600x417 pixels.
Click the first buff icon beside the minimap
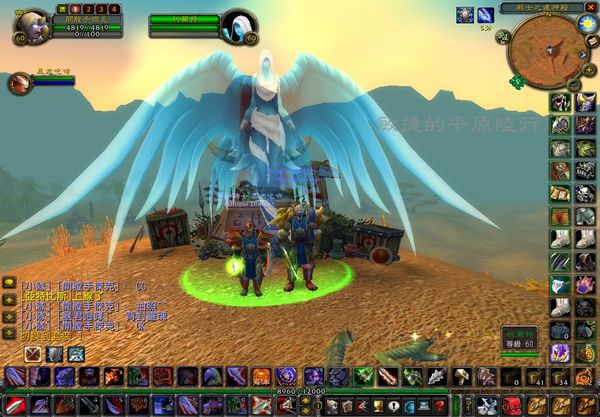(x=465, y=15)
